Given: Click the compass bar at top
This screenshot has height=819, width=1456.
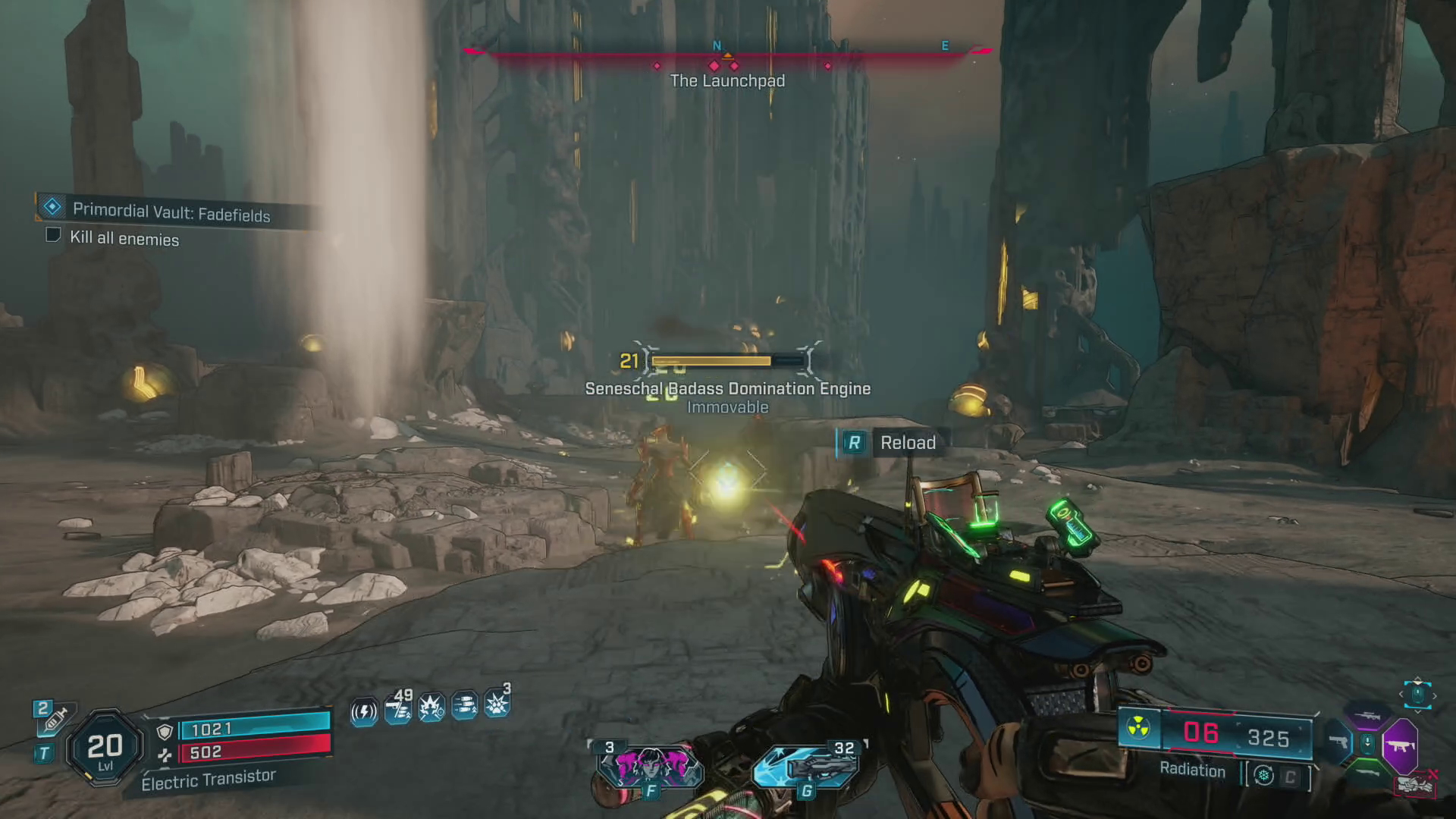Looking at the screenshot, I should tap(726, 52).
